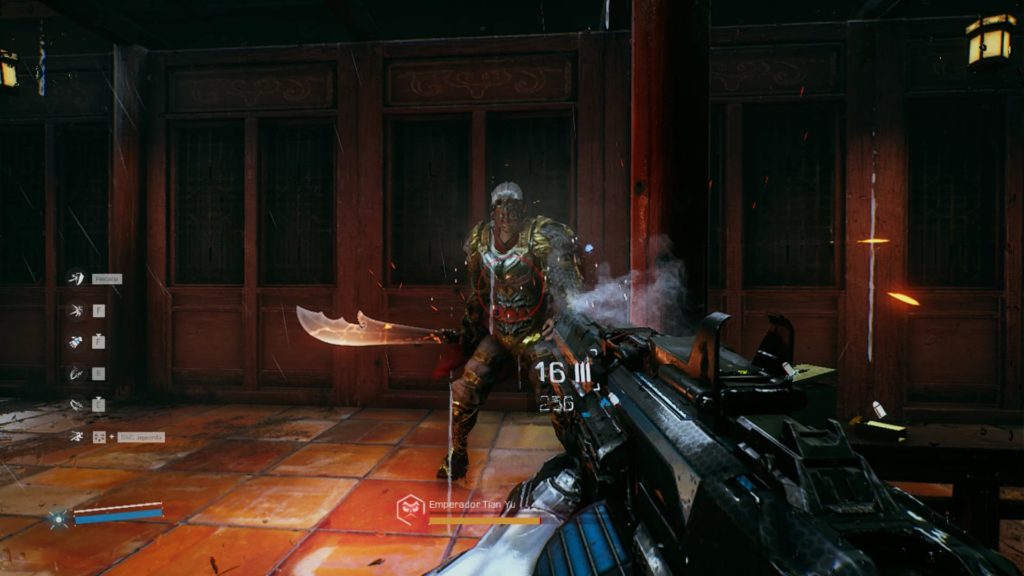Viewport: 1024px width, 576px height.
Task: Activate the spiky burst skill icon
Action: pos(76,310)
